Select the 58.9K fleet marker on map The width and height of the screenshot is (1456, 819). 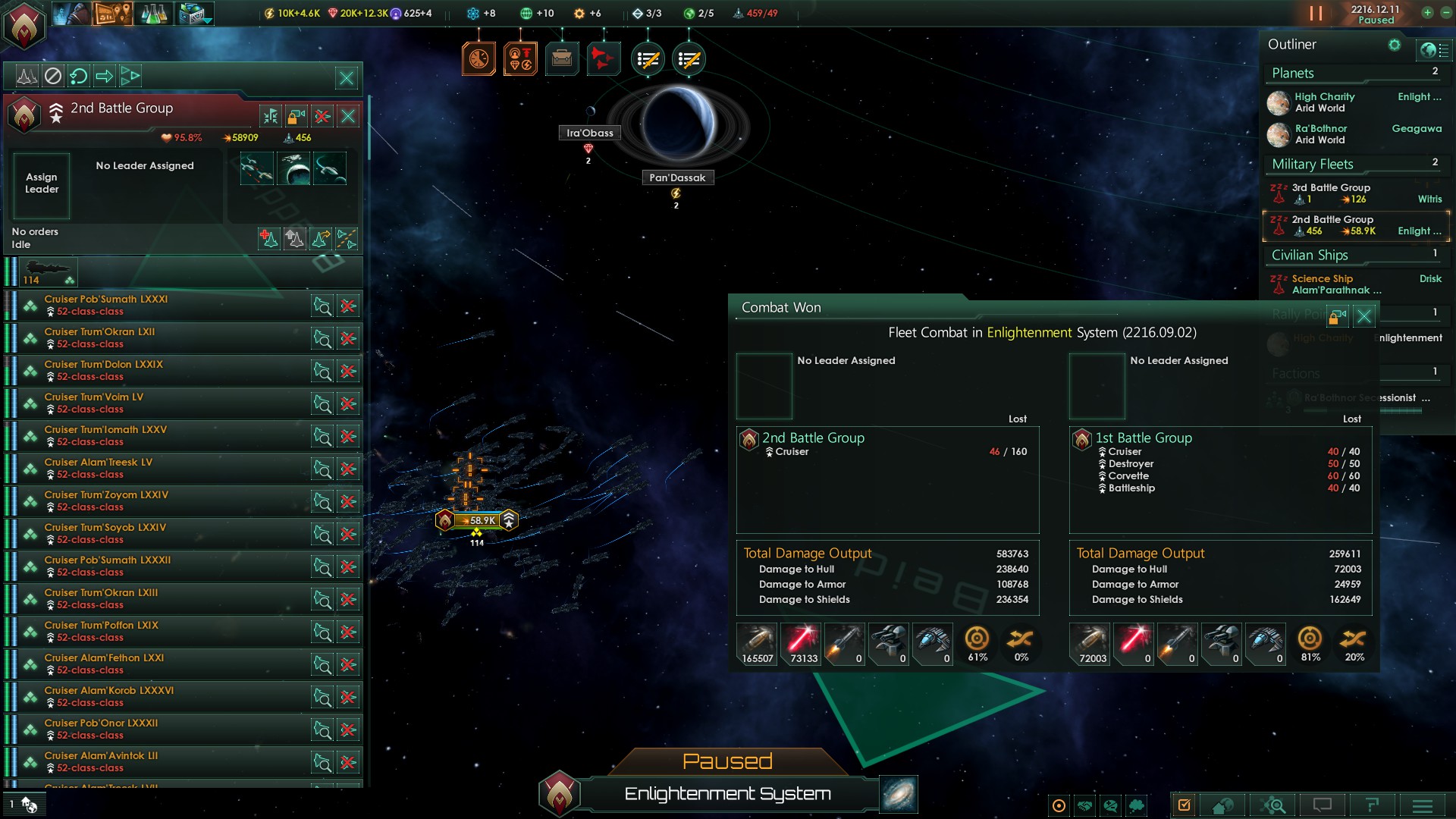[476, 520]
